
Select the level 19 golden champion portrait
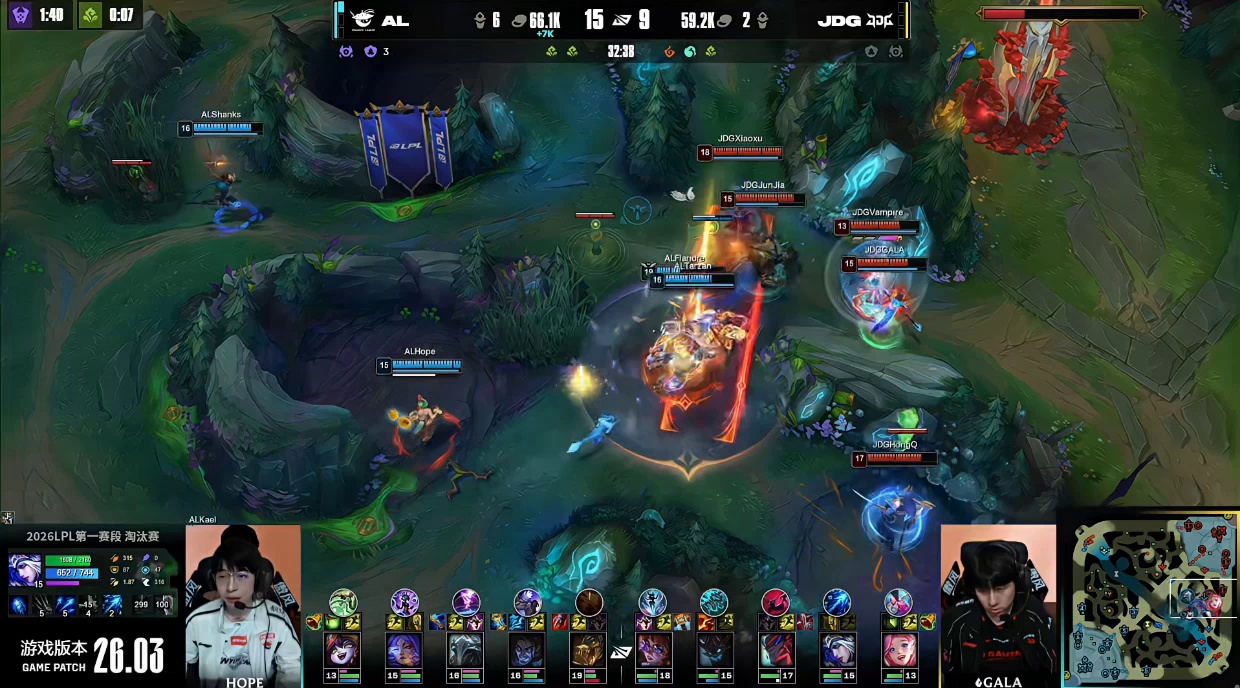(x=589, y=650)
